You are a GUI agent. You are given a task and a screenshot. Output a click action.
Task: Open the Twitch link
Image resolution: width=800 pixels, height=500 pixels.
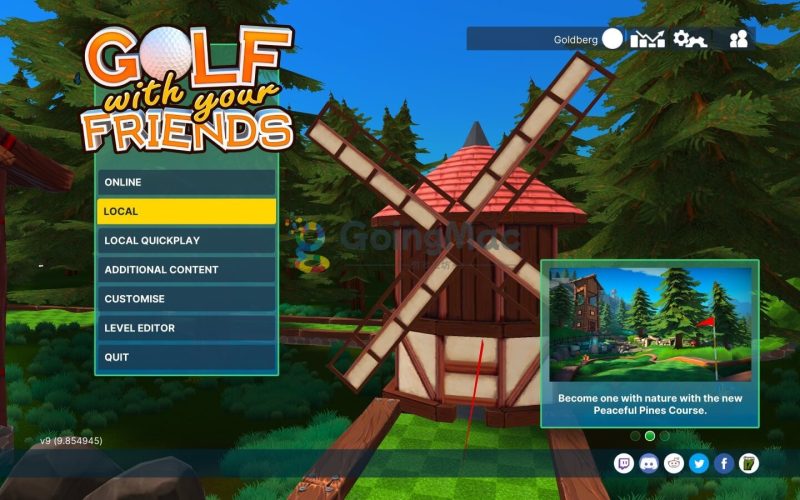pos(624,463)
